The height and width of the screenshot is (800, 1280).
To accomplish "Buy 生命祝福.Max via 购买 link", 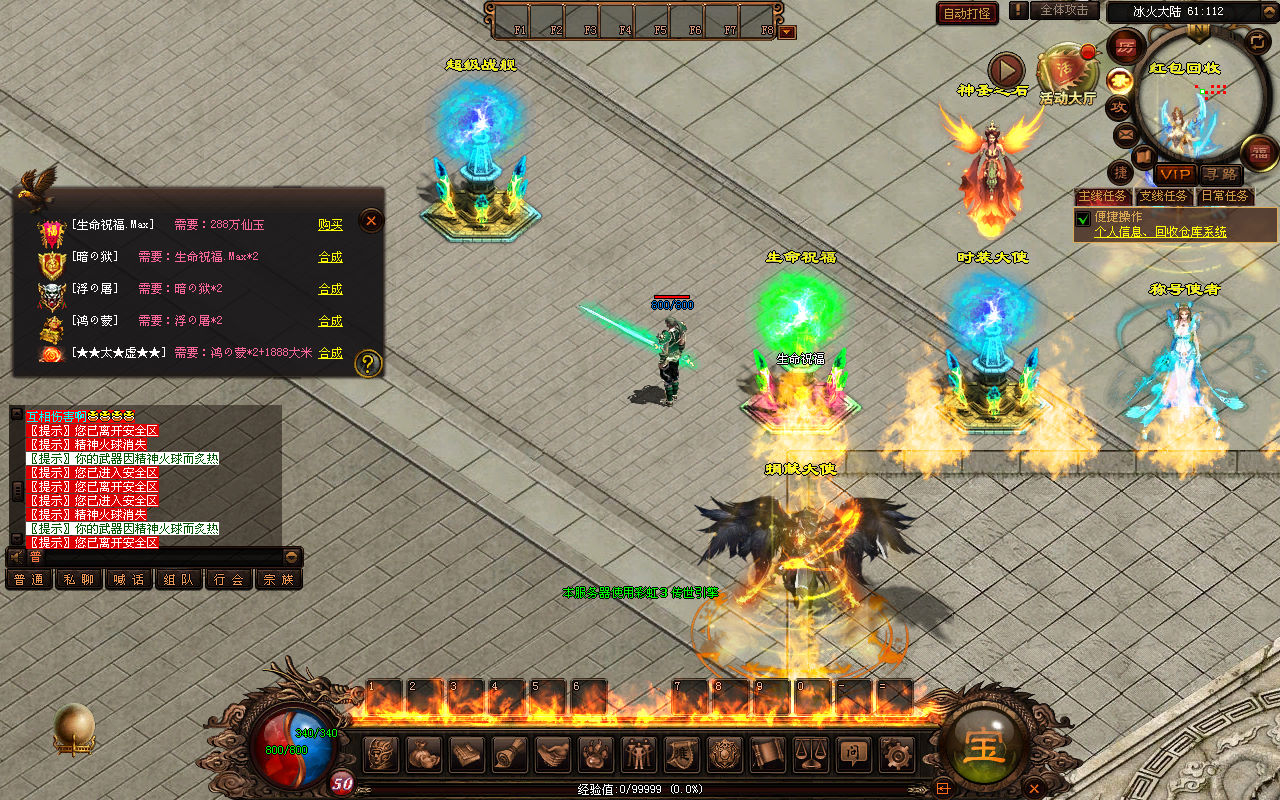I will tap(330, 225).
